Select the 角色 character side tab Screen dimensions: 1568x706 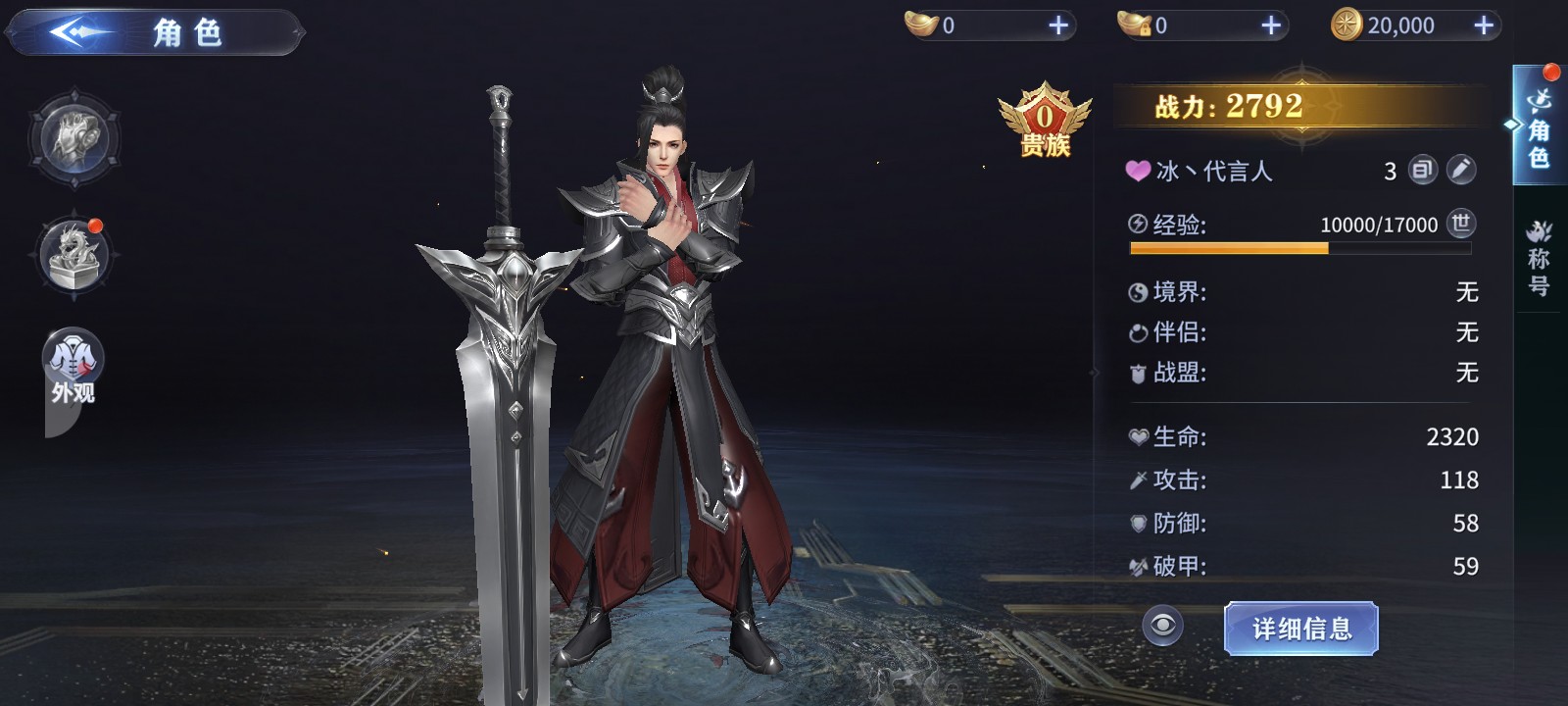[x=1539, y=127]
